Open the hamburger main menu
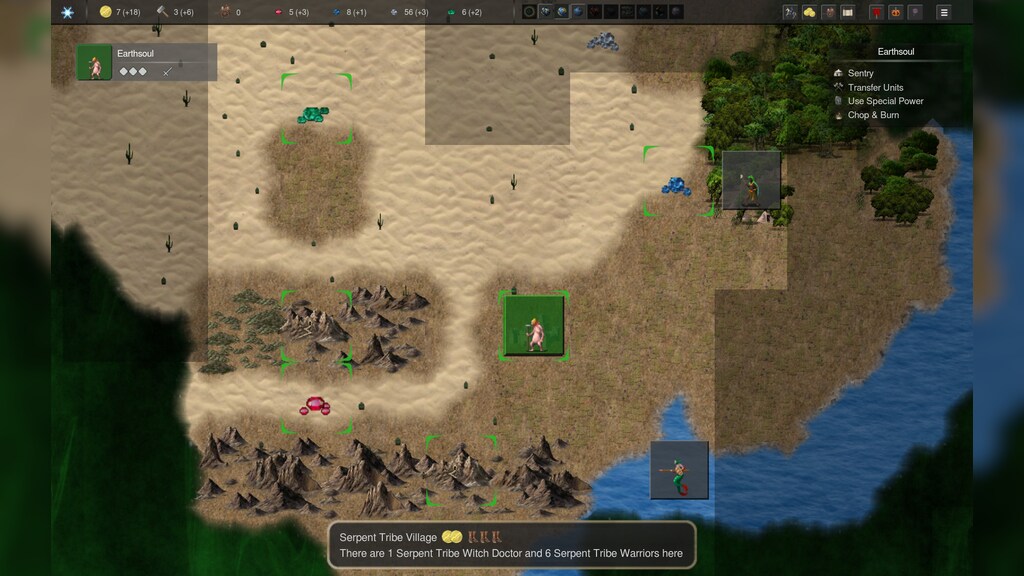Viewport: 1024px width, 576px height. click(x=943, y=12)
